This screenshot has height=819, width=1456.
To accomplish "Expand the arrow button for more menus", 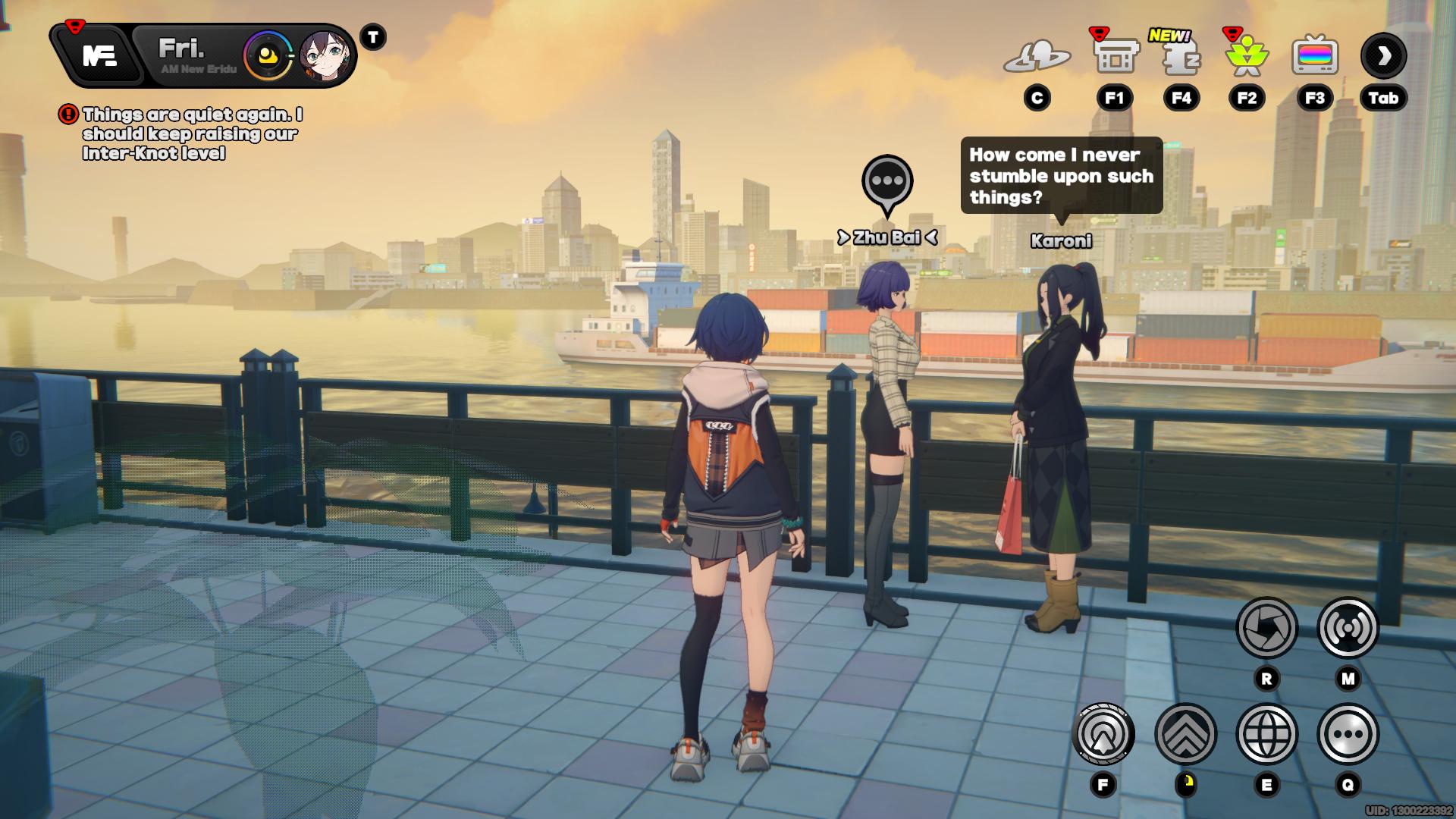I will click(1383, 55).
